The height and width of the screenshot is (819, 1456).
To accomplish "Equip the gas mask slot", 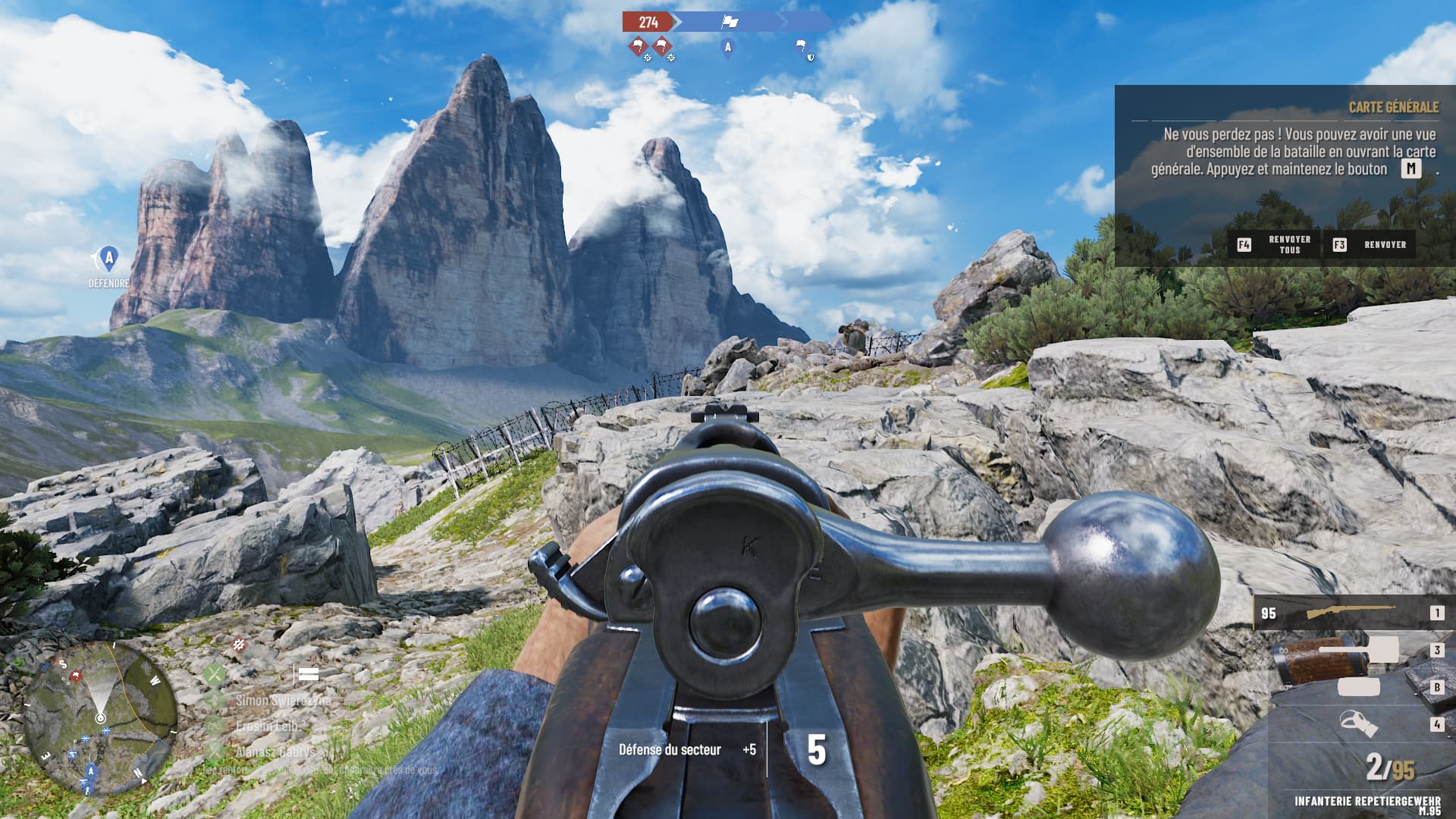I will click(1357, 724).
